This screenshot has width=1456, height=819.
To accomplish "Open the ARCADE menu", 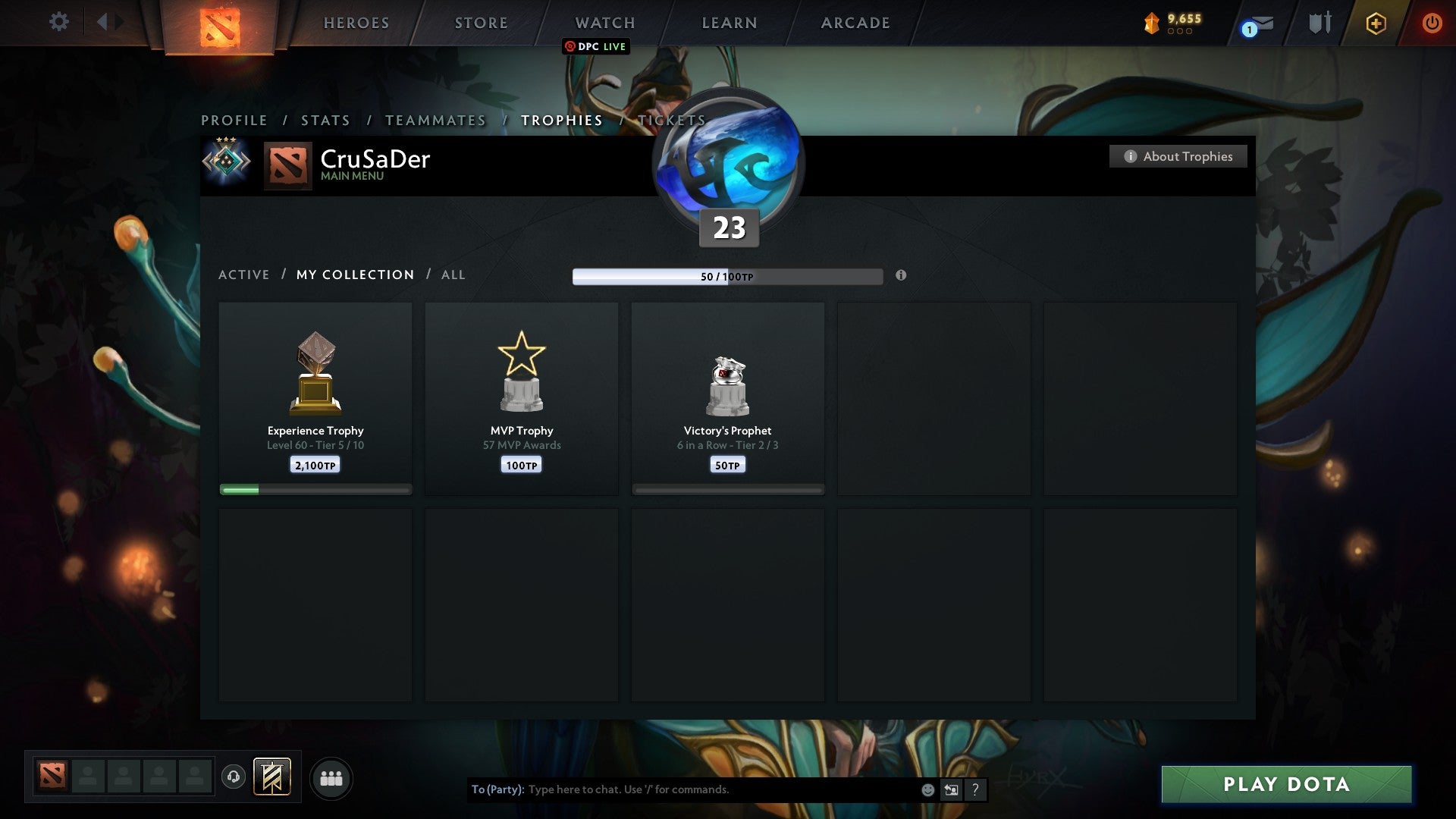I will pyautogui.click(x=854, y=23).
